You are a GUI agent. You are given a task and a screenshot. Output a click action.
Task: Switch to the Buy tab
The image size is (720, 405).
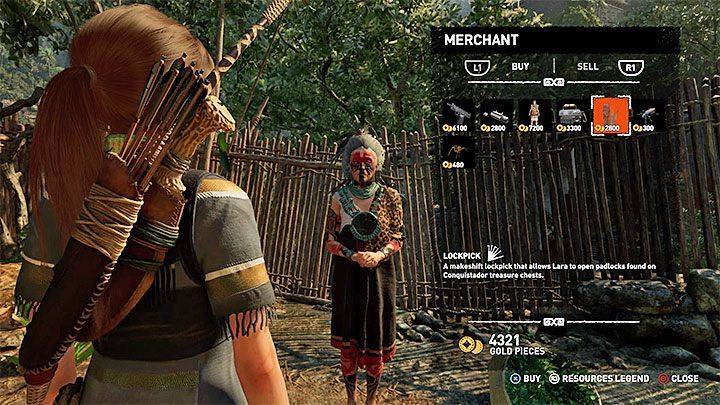[520, 66]
